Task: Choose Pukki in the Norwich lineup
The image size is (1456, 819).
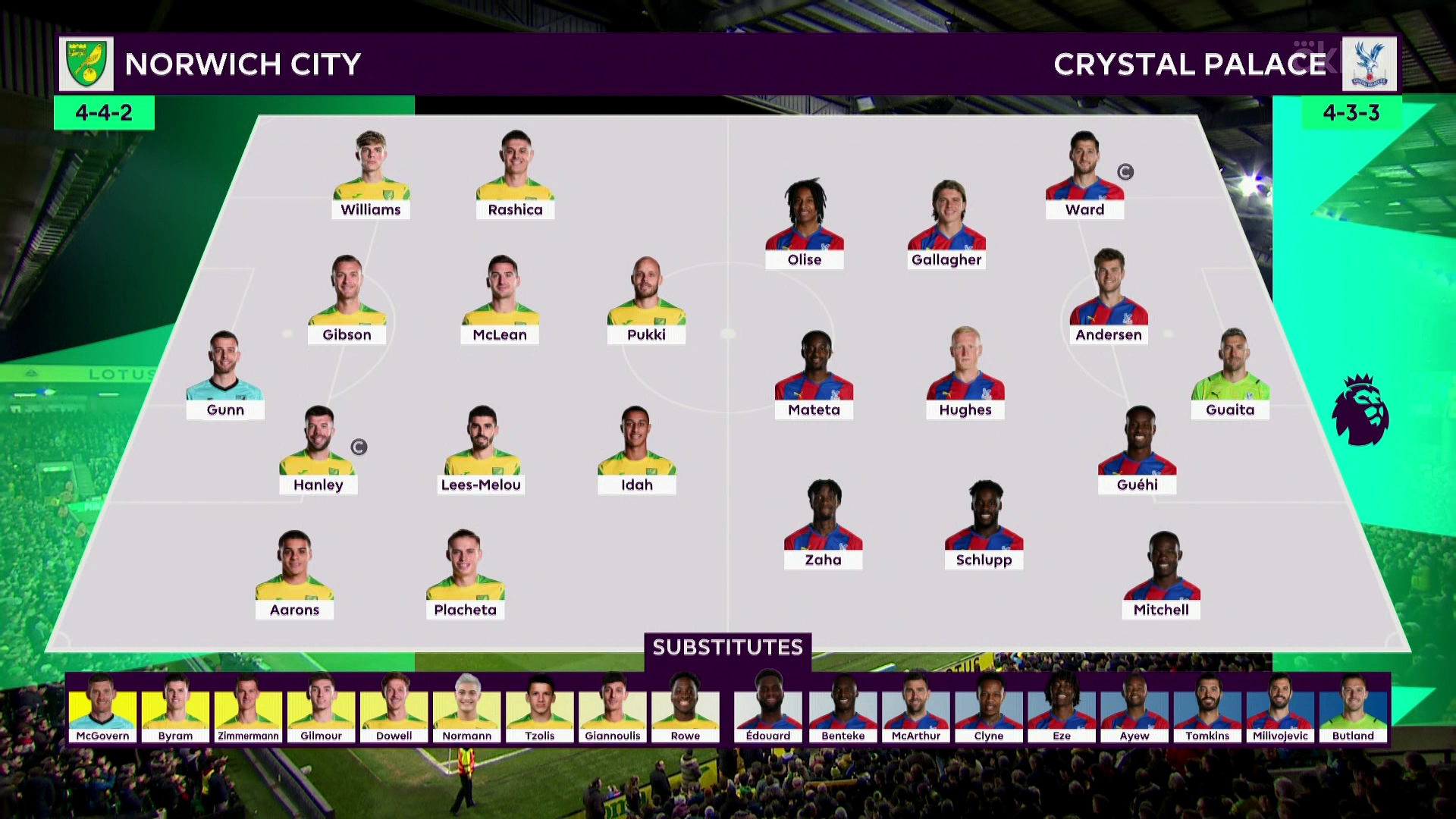Action: tap(646, 301)
